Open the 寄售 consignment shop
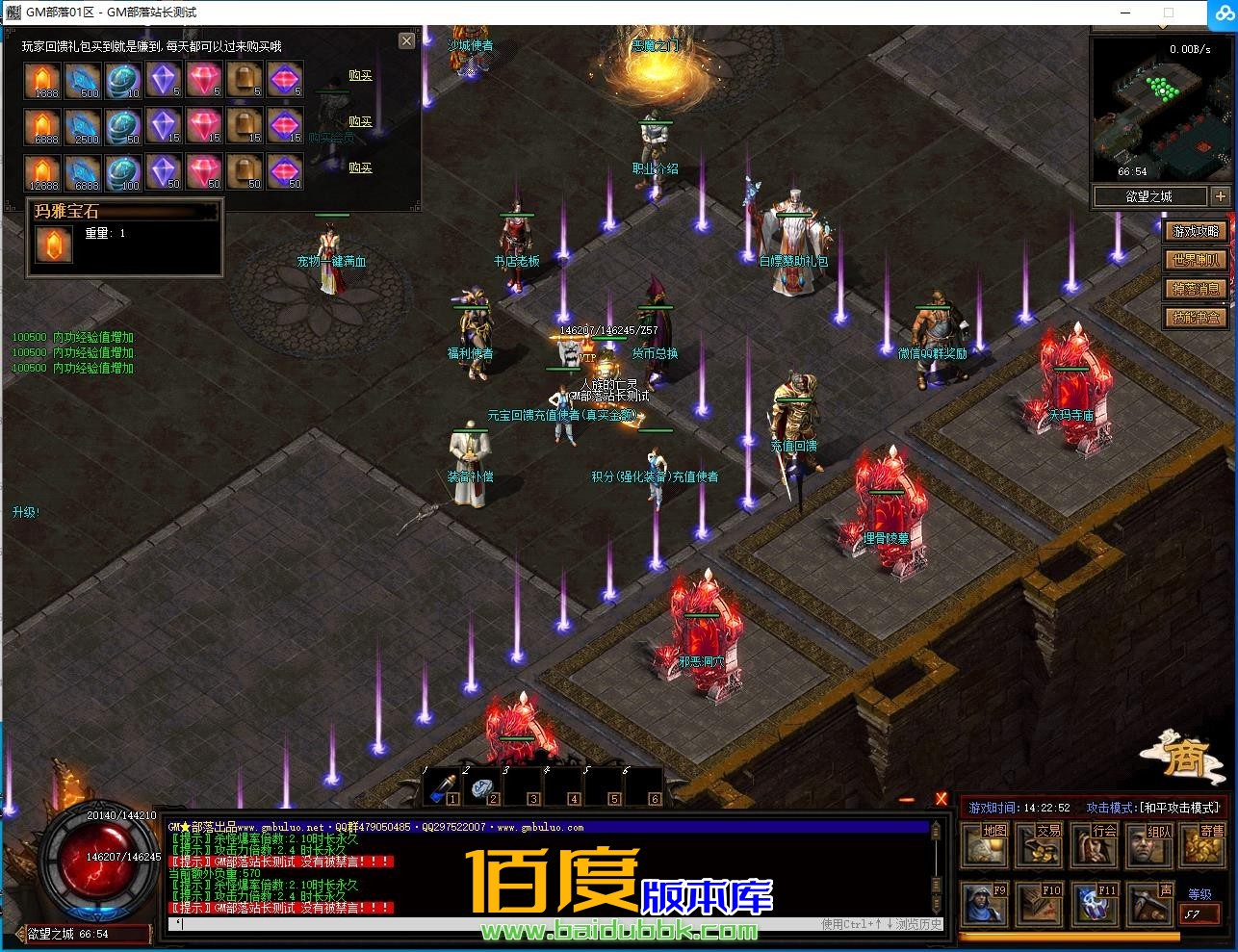This screenshot has height=952, width=1238. coord(1203,845)
